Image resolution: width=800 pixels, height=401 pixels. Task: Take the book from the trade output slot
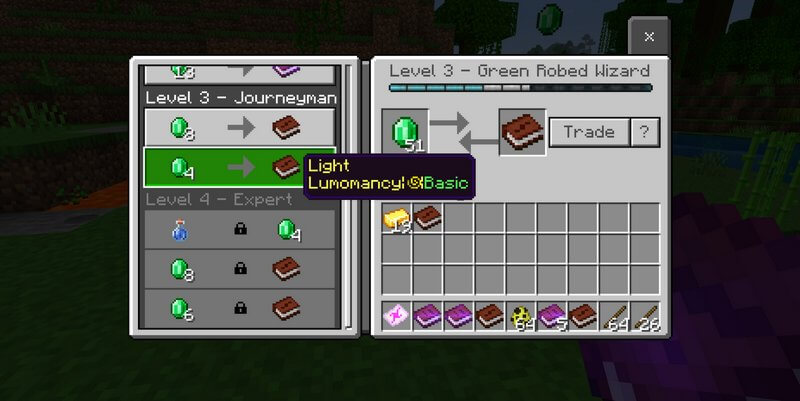(x=522, y=133)
